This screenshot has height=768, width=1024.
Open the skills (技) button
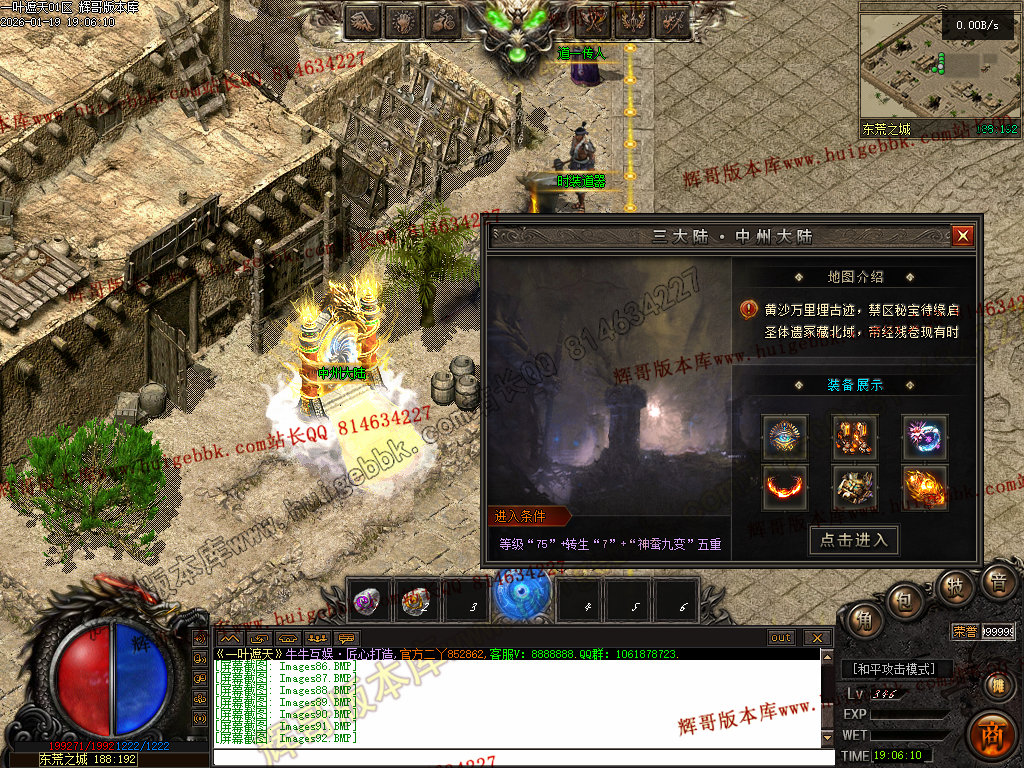[955, 587]
